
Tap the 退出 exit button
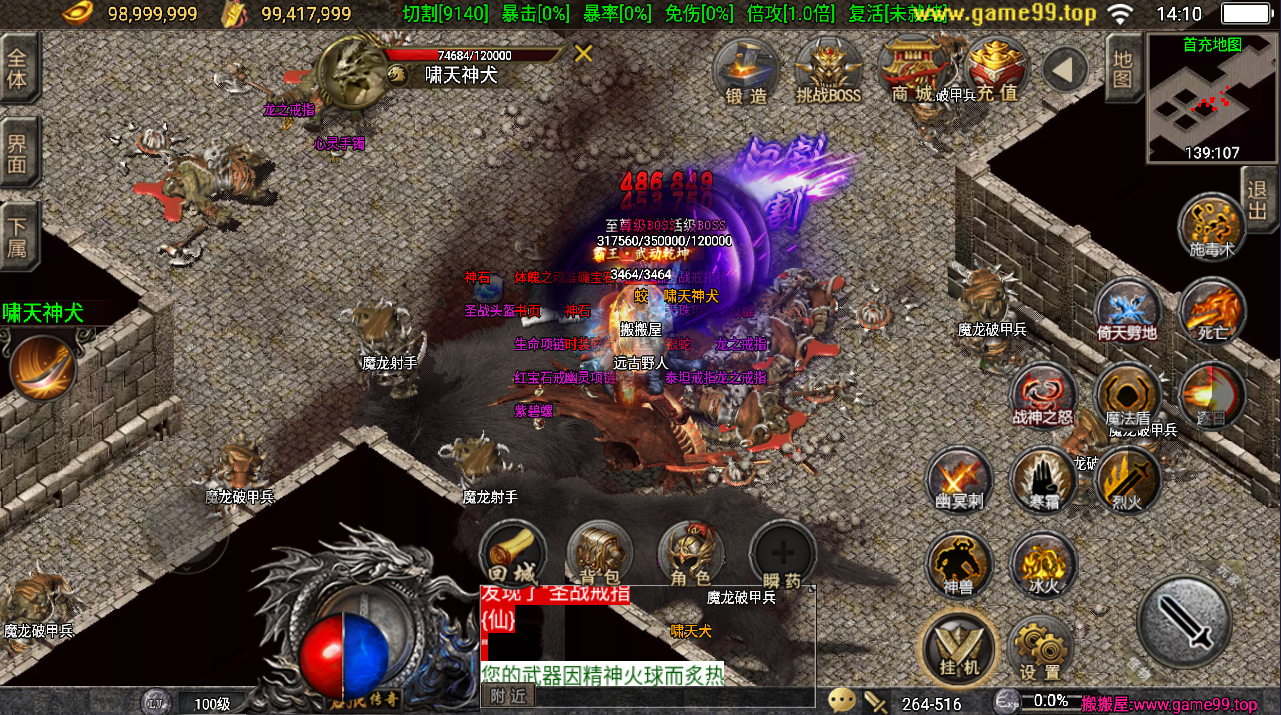[x=1258, y=199]
